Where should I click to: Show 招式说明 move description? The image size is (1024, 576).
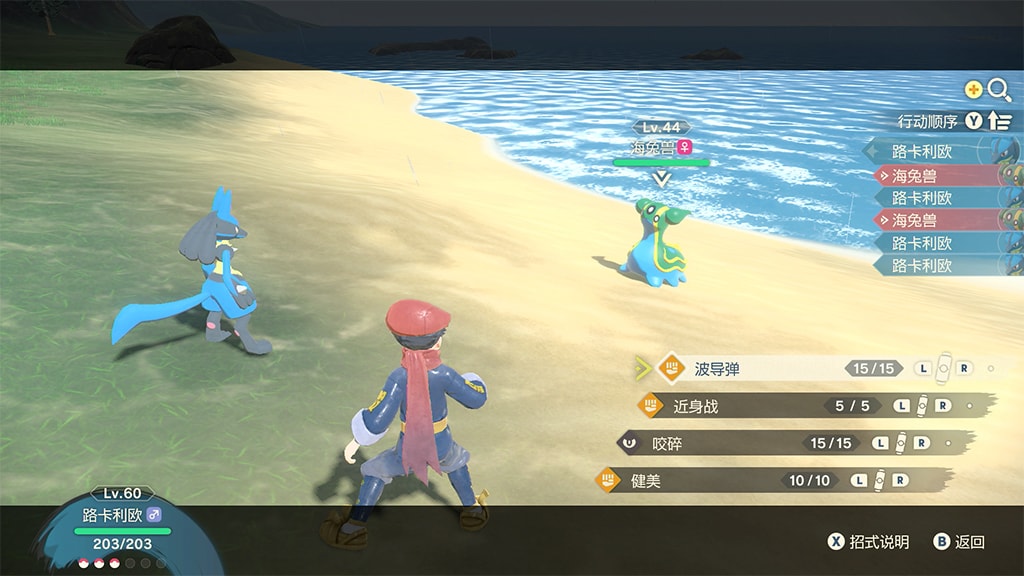[868, 542]
